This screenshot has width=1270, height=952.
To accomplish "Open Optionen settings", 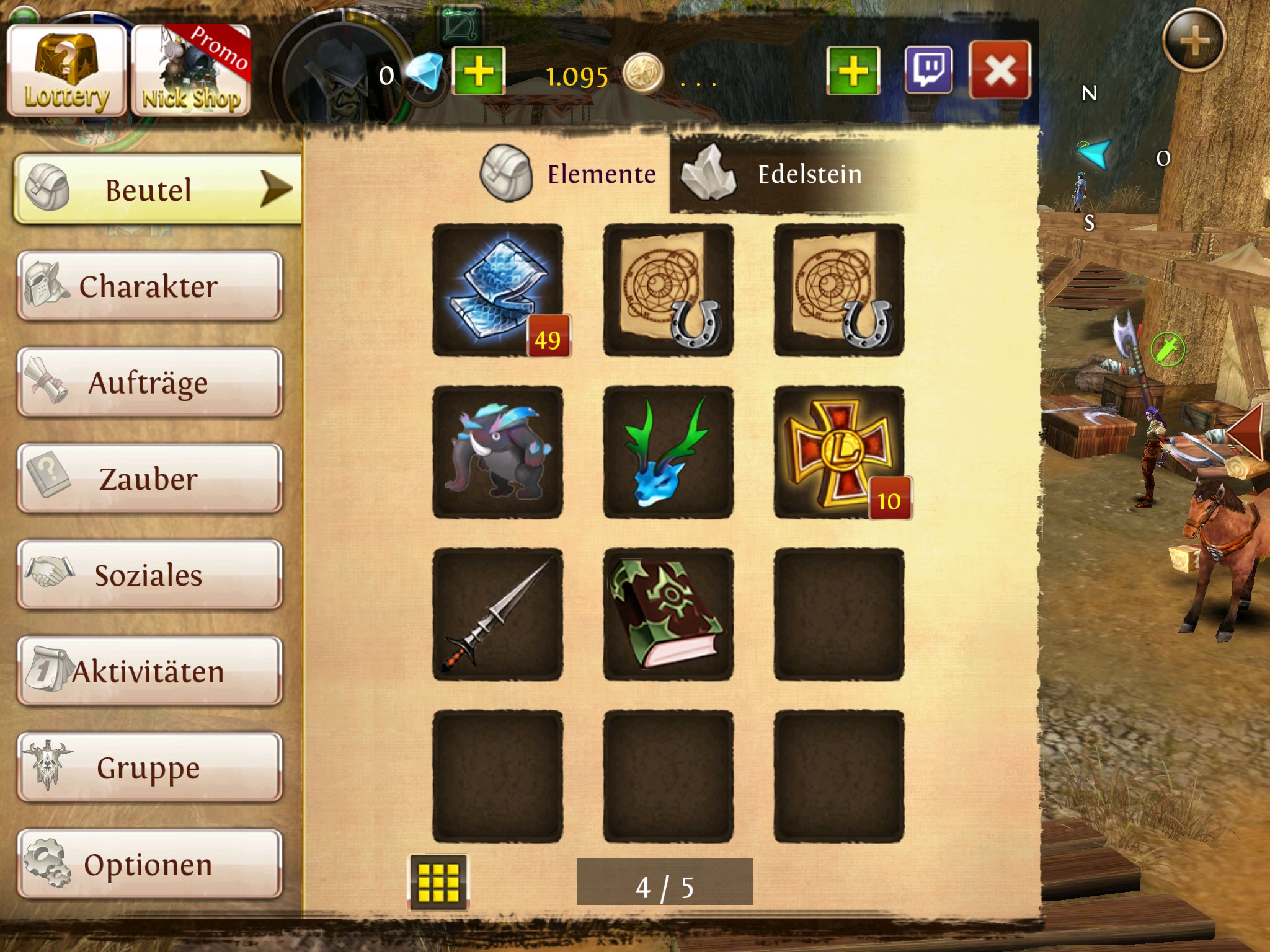I will [149, 864].
